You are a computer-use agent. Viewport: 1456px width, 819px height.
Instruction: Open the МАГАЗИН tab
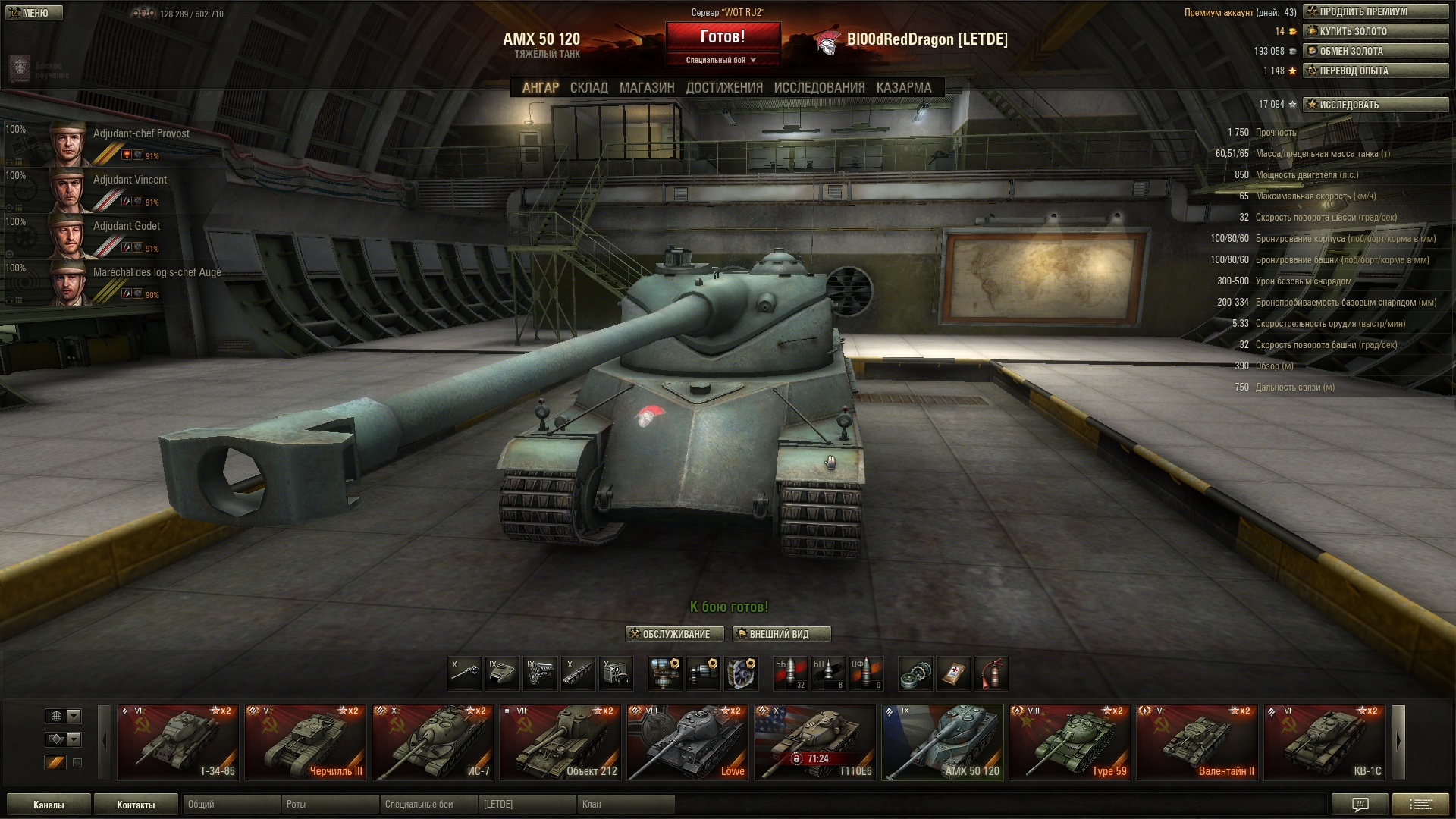pyautogui.click(x=646, y=88)
